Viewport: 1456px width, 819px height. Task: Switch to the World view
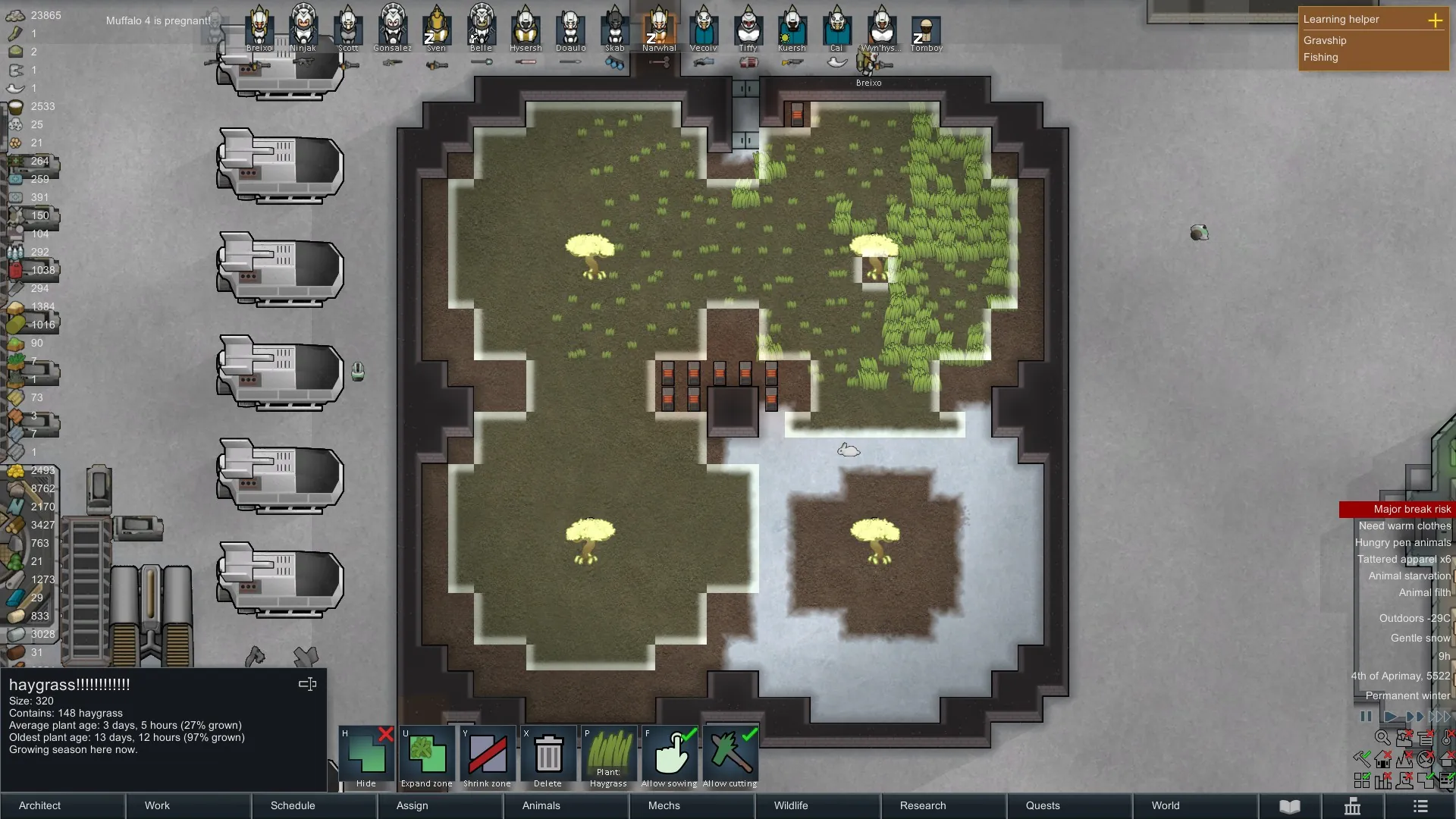point(1165,805)
